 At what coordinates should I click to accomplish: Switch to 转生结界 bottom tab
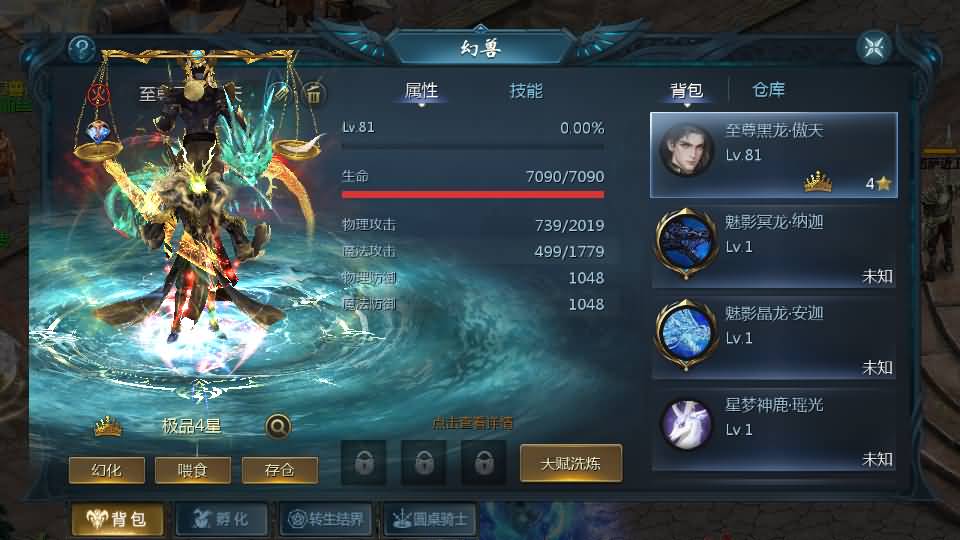327,519
